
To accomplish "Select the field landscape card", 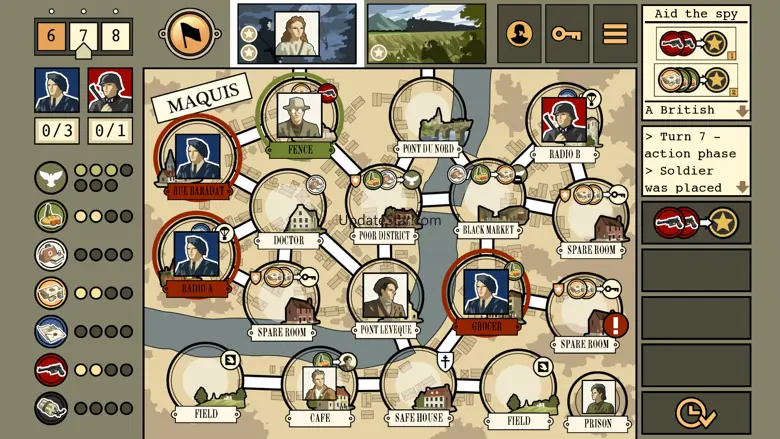I will pos(426,34).
